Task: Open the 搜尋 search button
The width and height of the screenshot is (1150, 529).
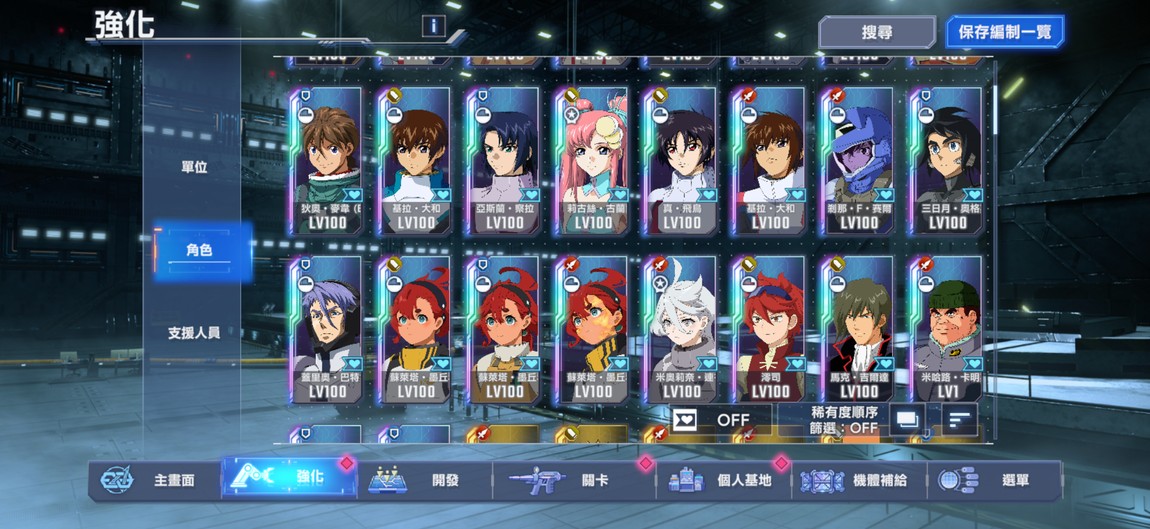Action: (876, 32)
